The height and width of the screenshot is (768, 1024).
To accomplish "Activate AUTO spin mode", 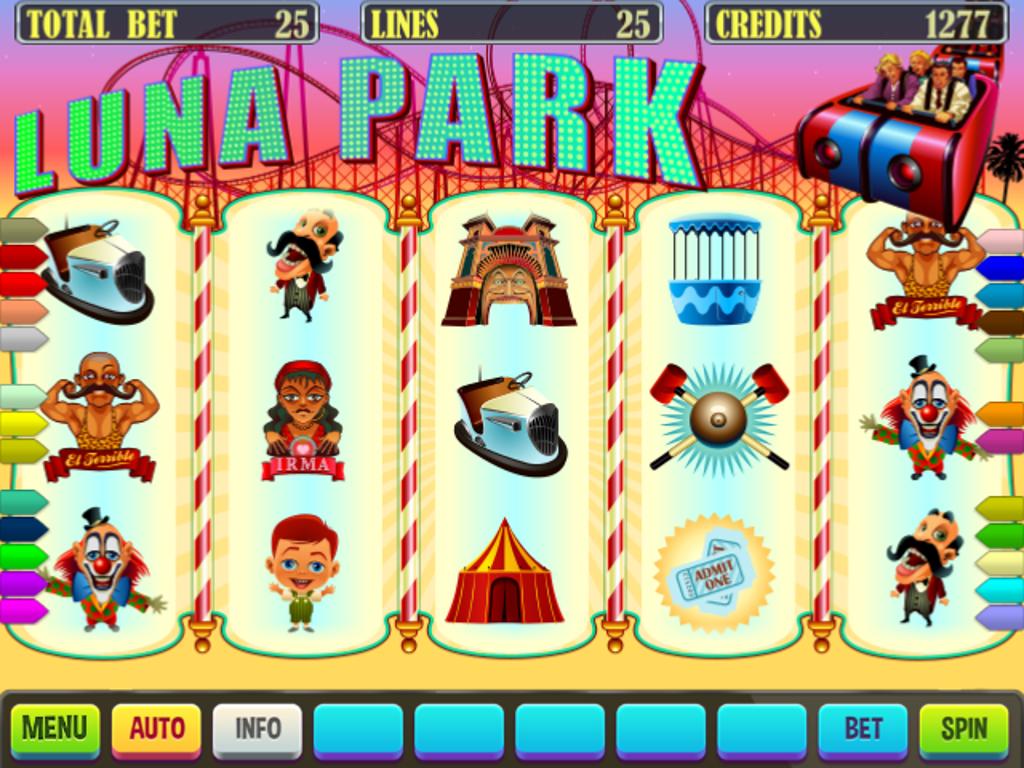I will click(x=156, y=730).
